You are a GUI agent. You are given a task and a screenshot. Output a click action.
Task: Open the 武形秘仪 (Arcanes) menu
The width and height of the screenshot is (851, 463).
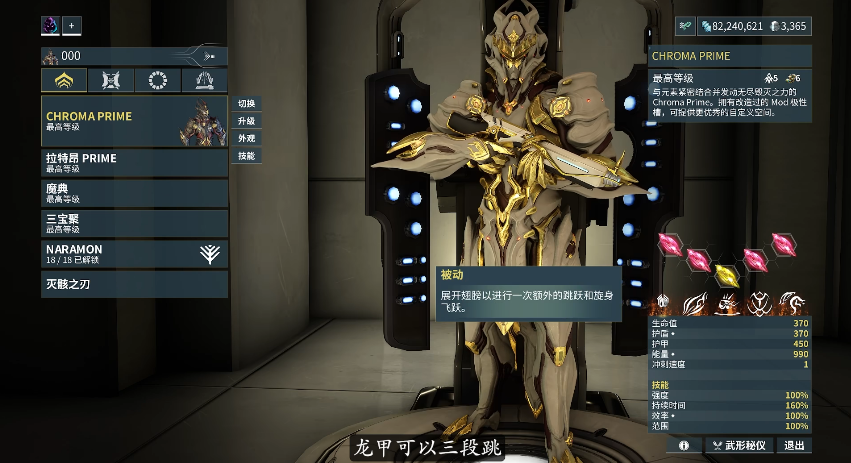click(x=739, y=445)
